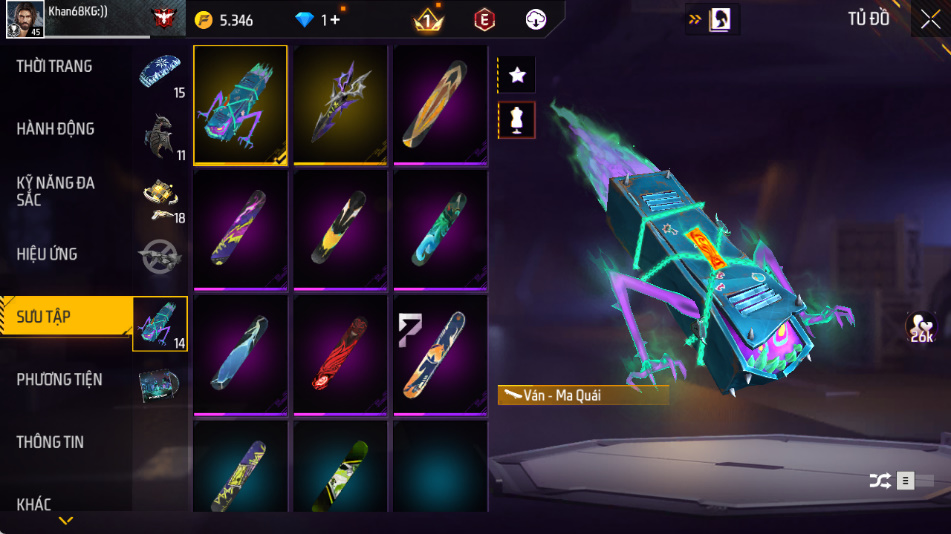Expand more categories with the down arrow
Screen dimensions: 951x534
(x=66, y=521)
